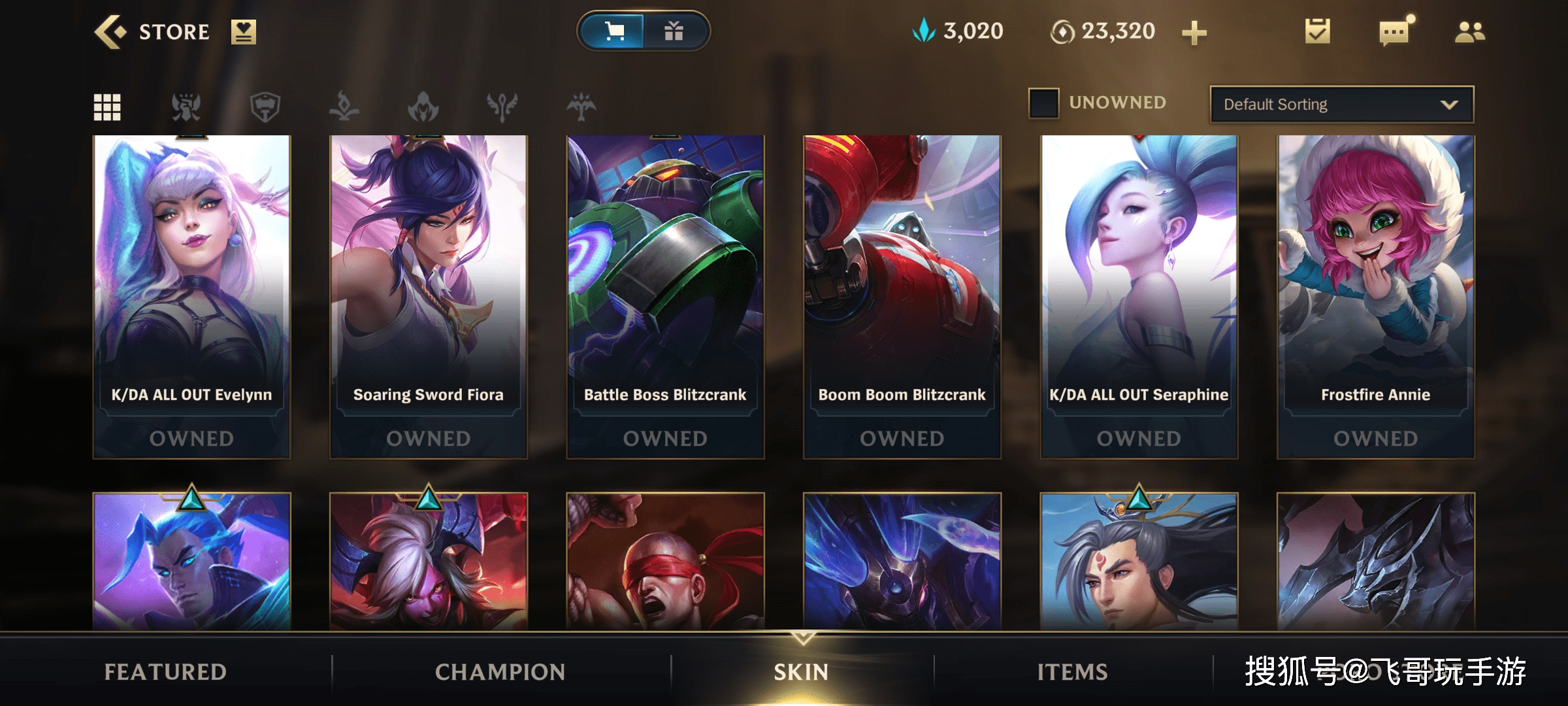The height and width of the screenshot is (706, 1568).
Task: Open the Default Sorting dropdown
Action: [x=1341, y=105]
